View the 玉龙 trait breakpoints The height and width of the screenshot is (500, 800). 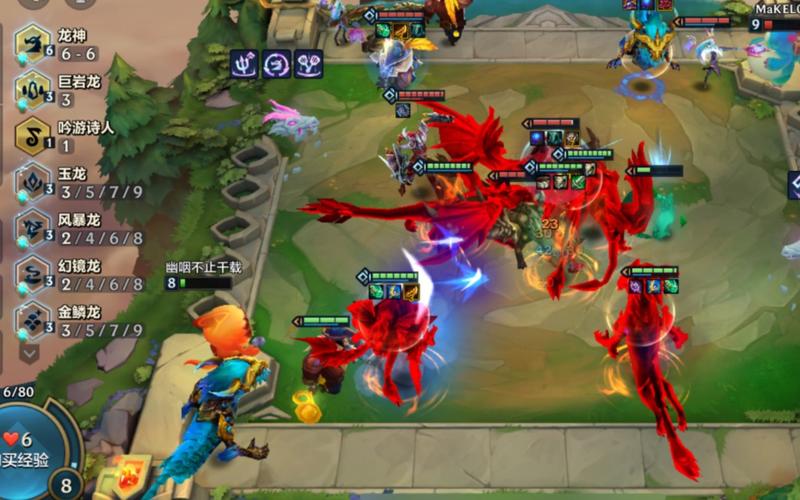[x=34, y=182]
